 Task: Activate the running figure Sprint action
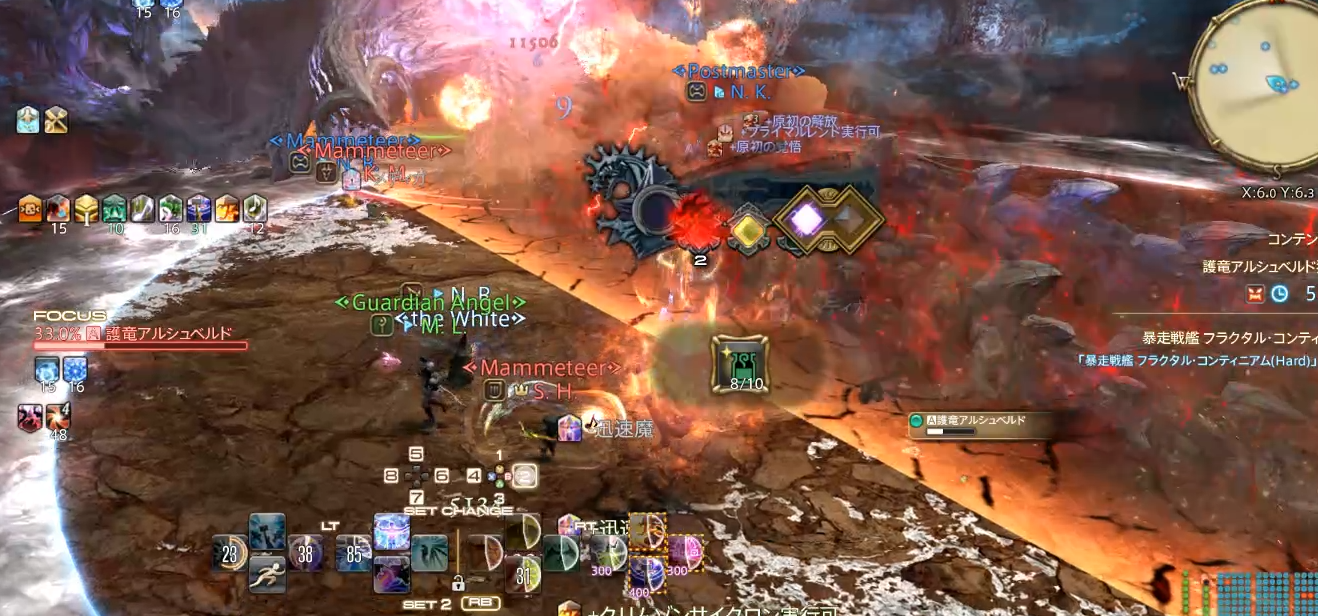(x=267, y=574)
